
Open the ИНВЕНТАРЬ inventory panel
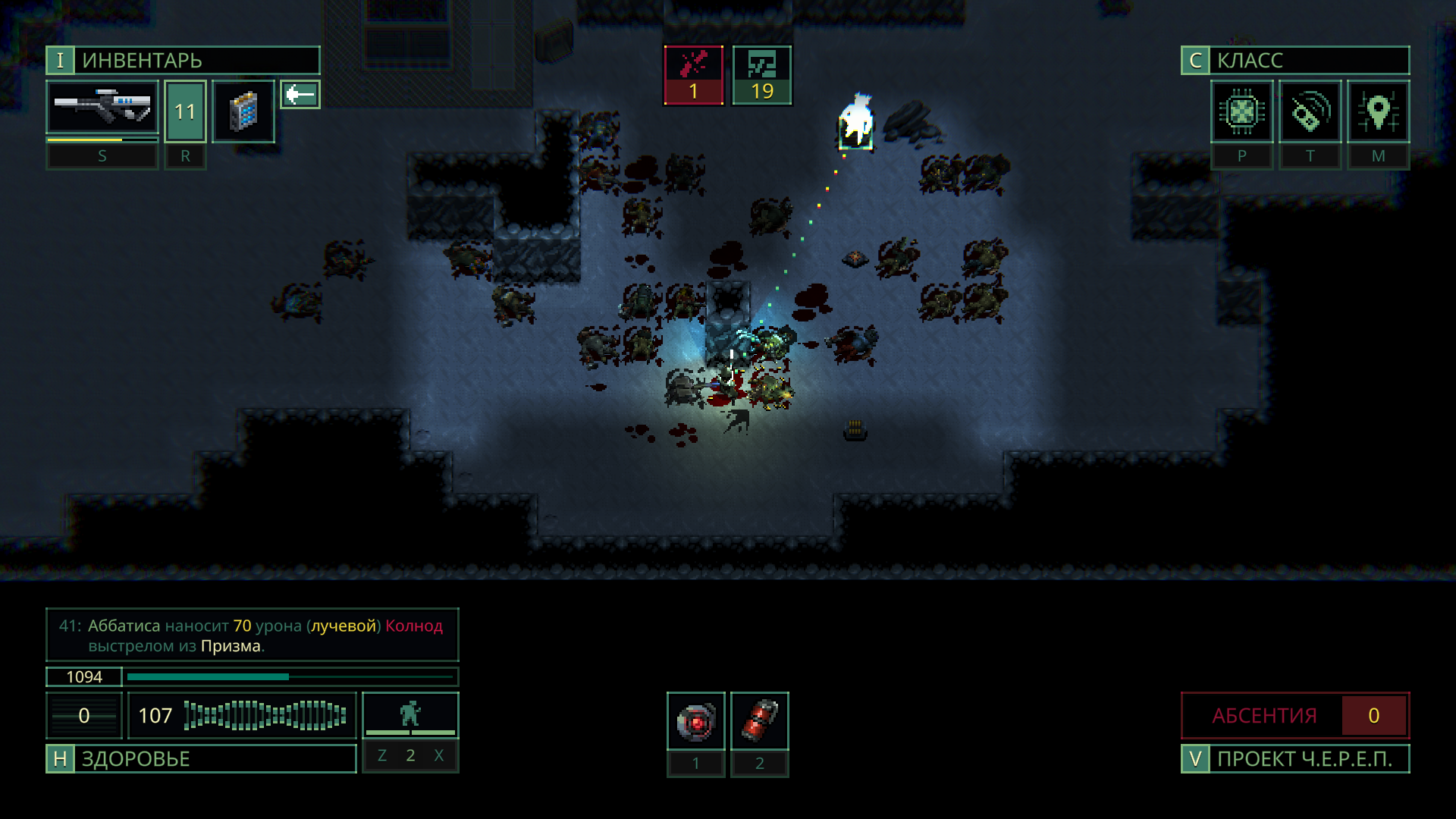183,61
